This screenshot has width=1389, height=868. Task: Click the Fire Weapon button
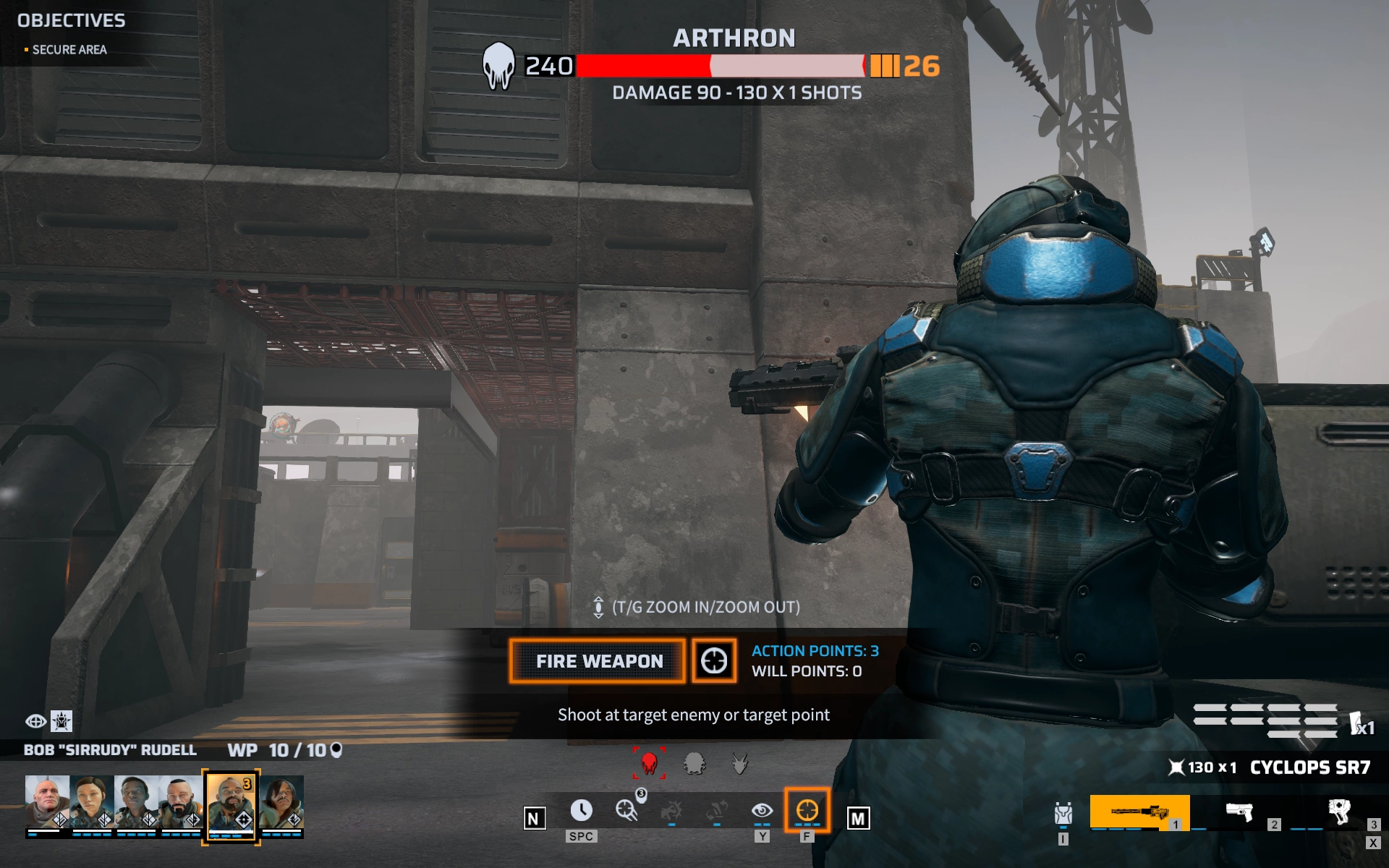tap(598, 661)
